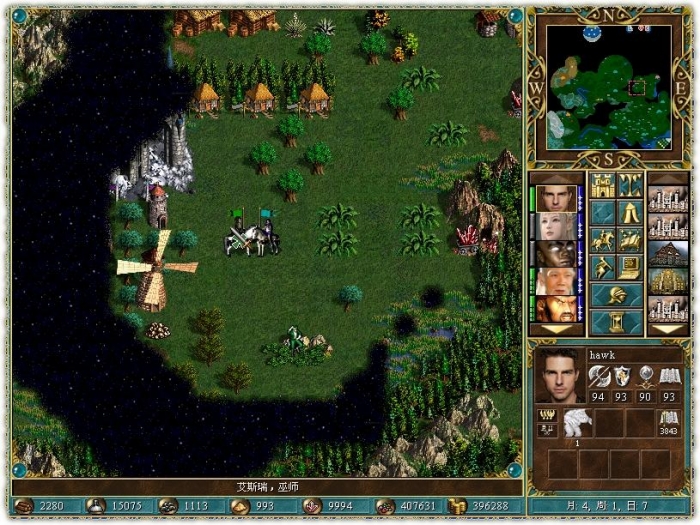Open system options via the computer icon
The image size is (700, 525).
630,267
